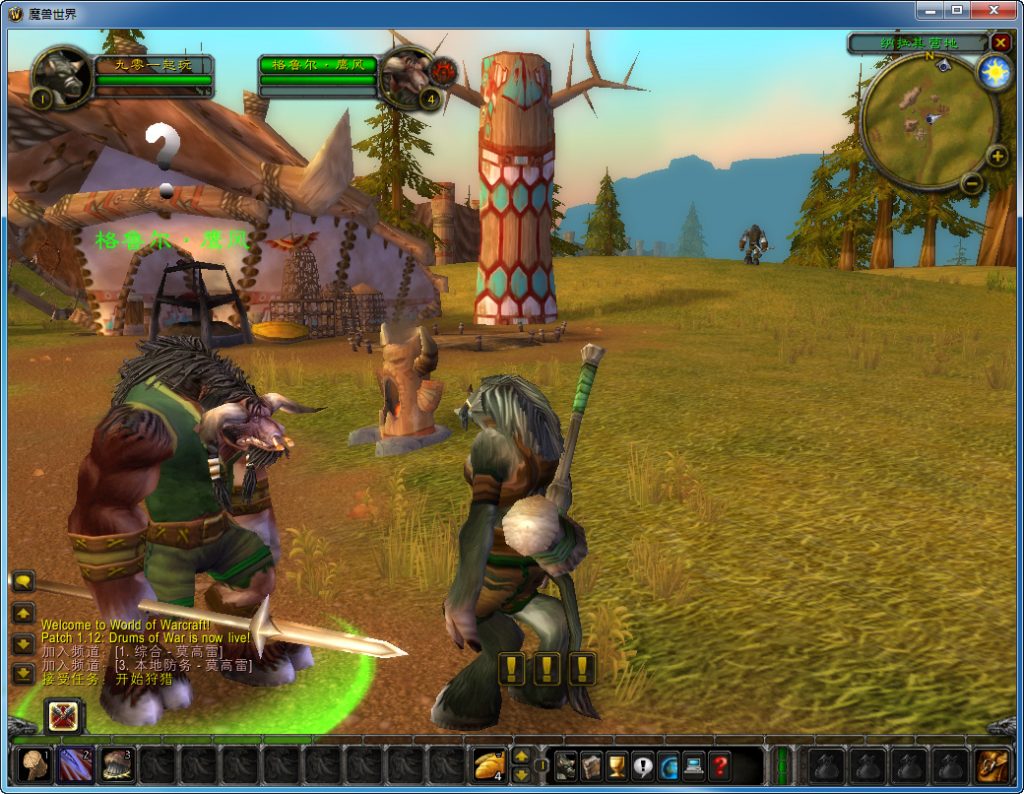Open the spellbook micro button
The height and width of the screenshot is (794, 1024).
pyautogui.click(x=591, y=766)
